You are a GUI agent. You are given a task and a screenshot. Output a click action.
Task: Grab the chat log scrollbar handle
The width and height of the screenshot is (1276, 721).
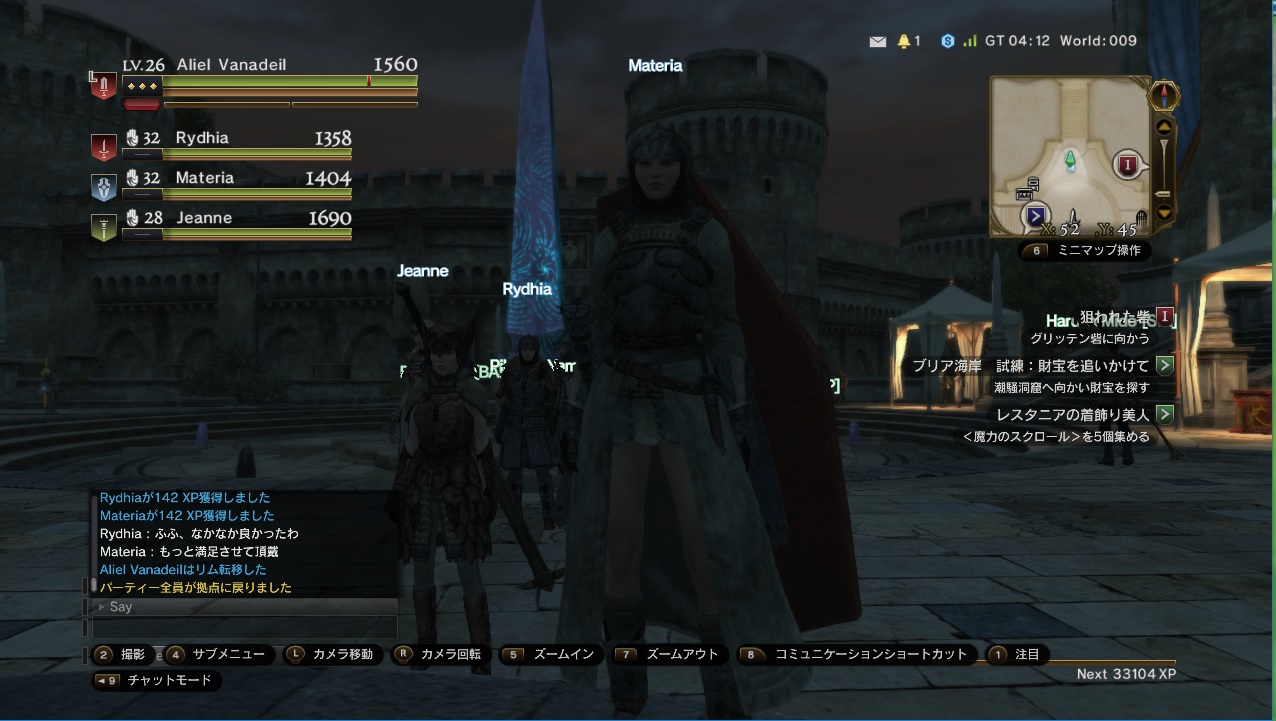tap(93, 584)
